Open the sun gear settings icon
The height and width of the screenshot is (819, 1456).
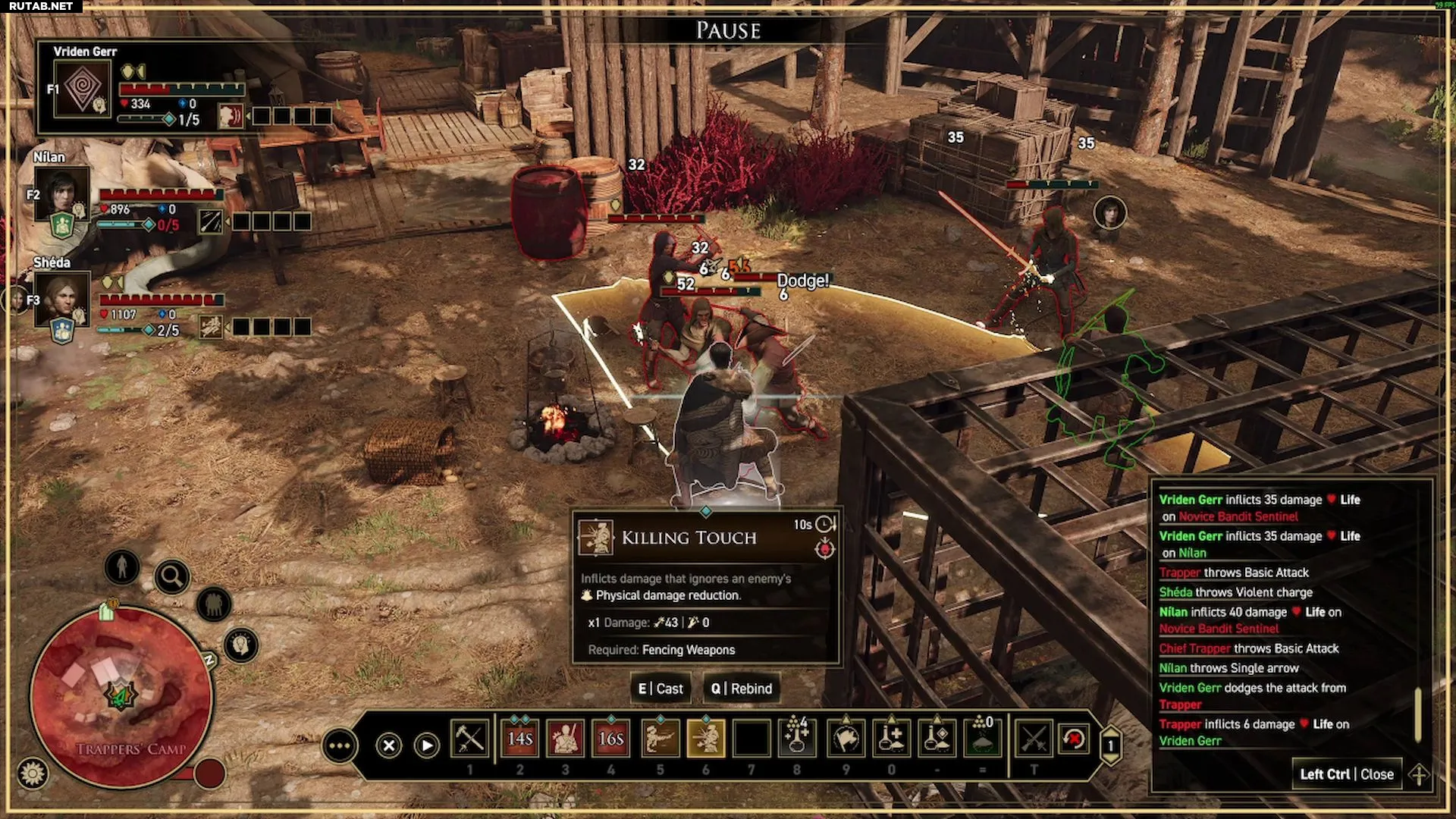[x=33, y=773]
